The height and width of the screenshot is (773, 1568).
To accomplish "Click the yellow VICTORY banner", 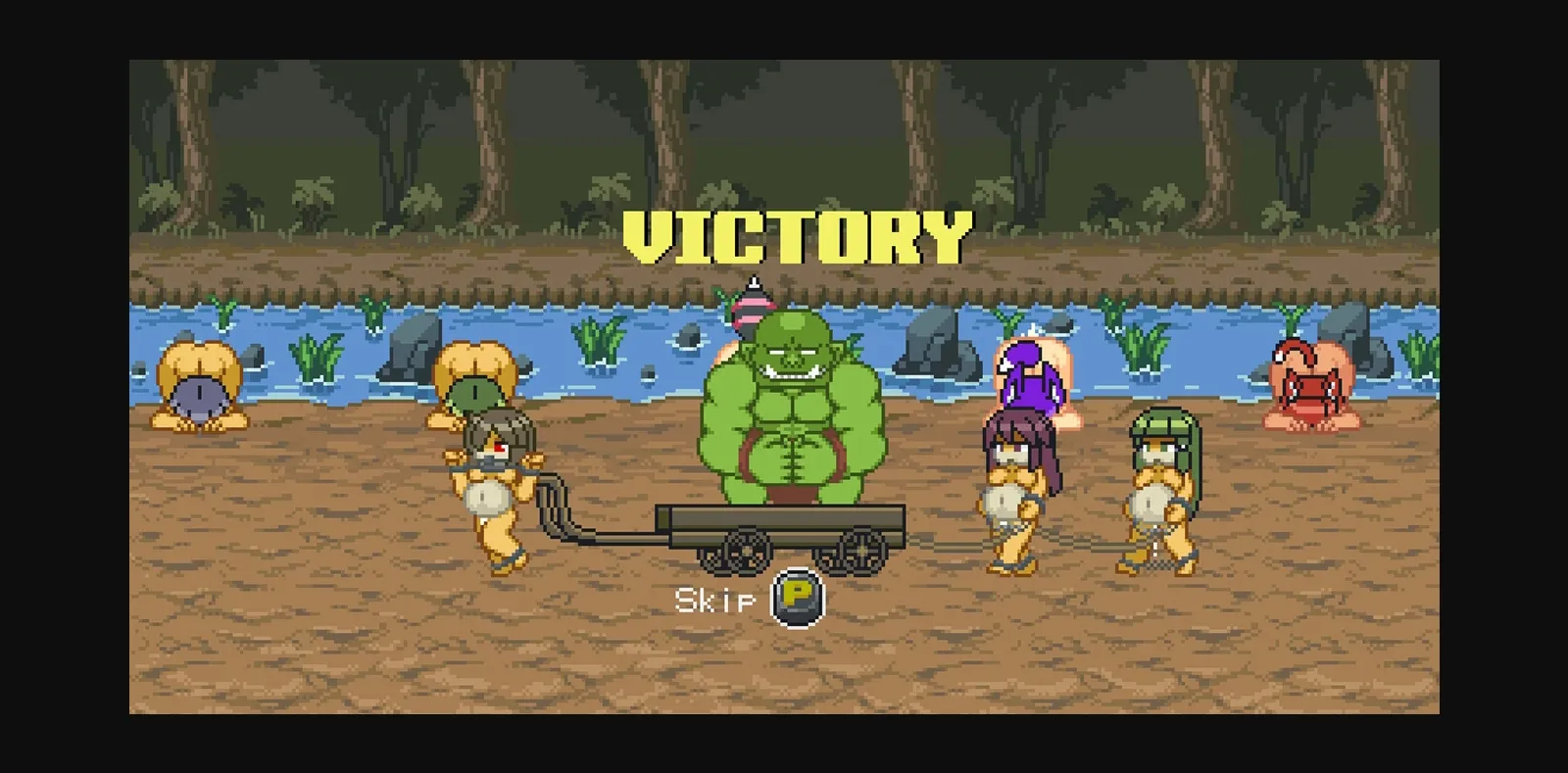I will point(794,233).
